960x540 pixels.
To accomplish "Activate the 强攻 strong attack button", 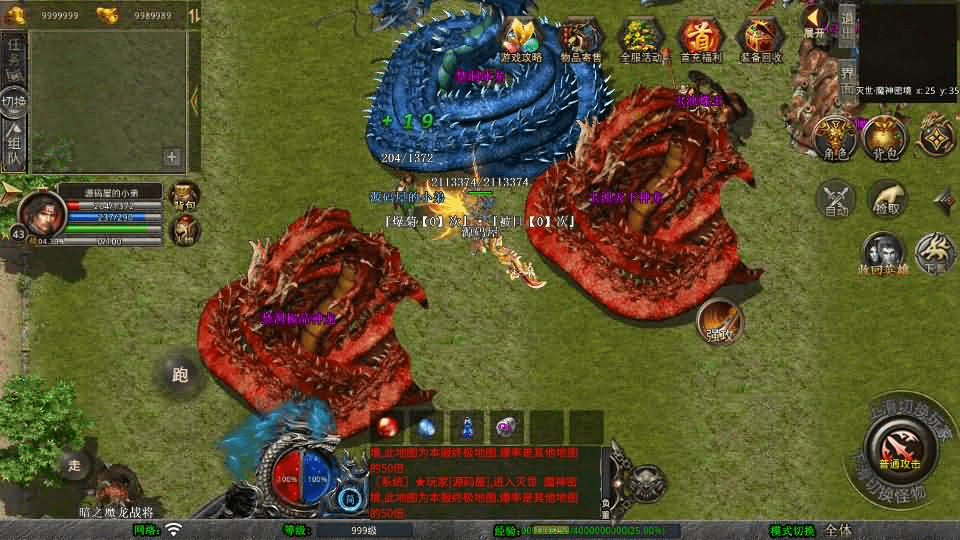I will coord(719,320).
